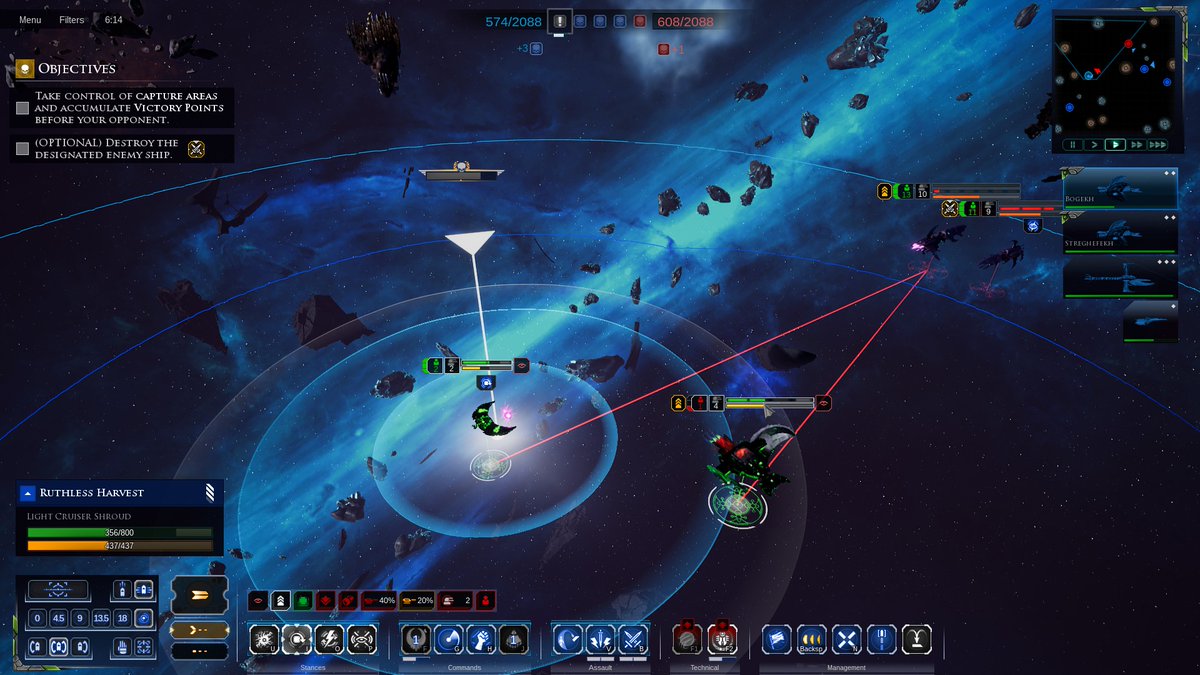This screenshot has width=1200, height=675.
Task: Select the Bogekh ship card
Action: 1120,188
